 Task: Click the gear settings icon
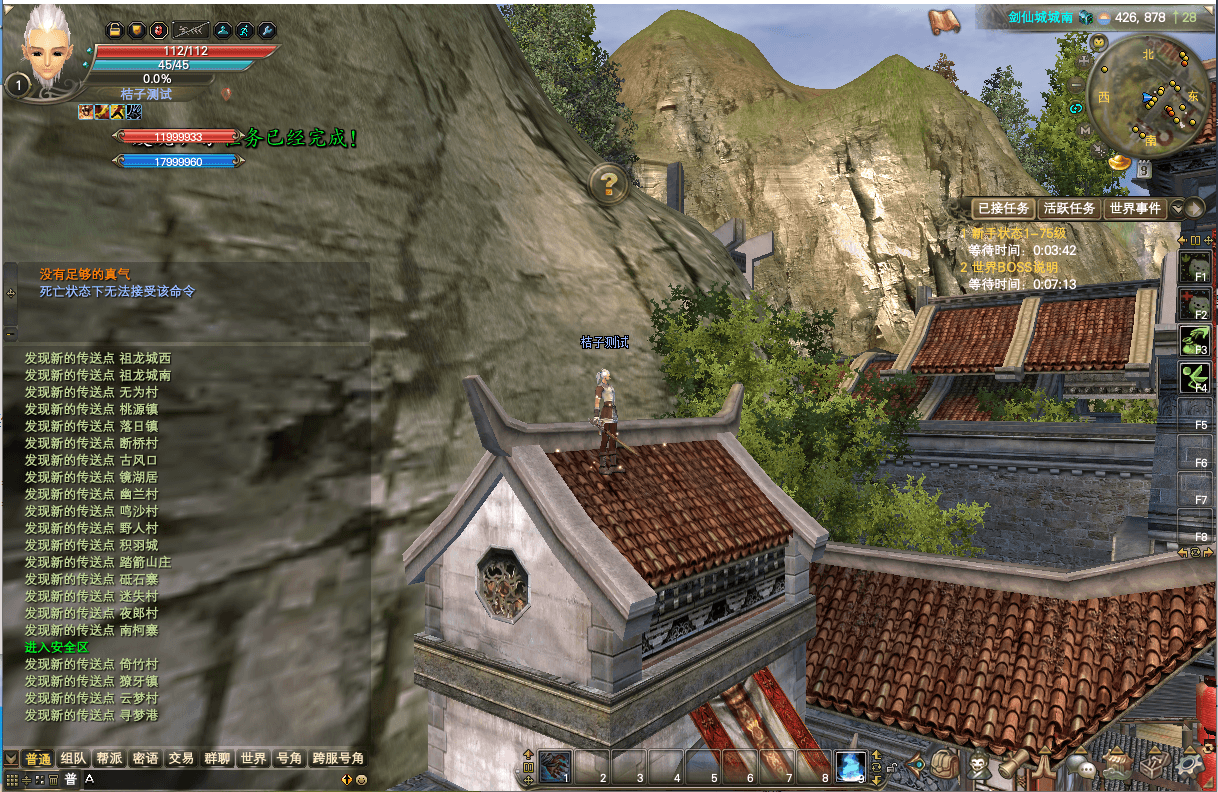(x=1188, y=767)
